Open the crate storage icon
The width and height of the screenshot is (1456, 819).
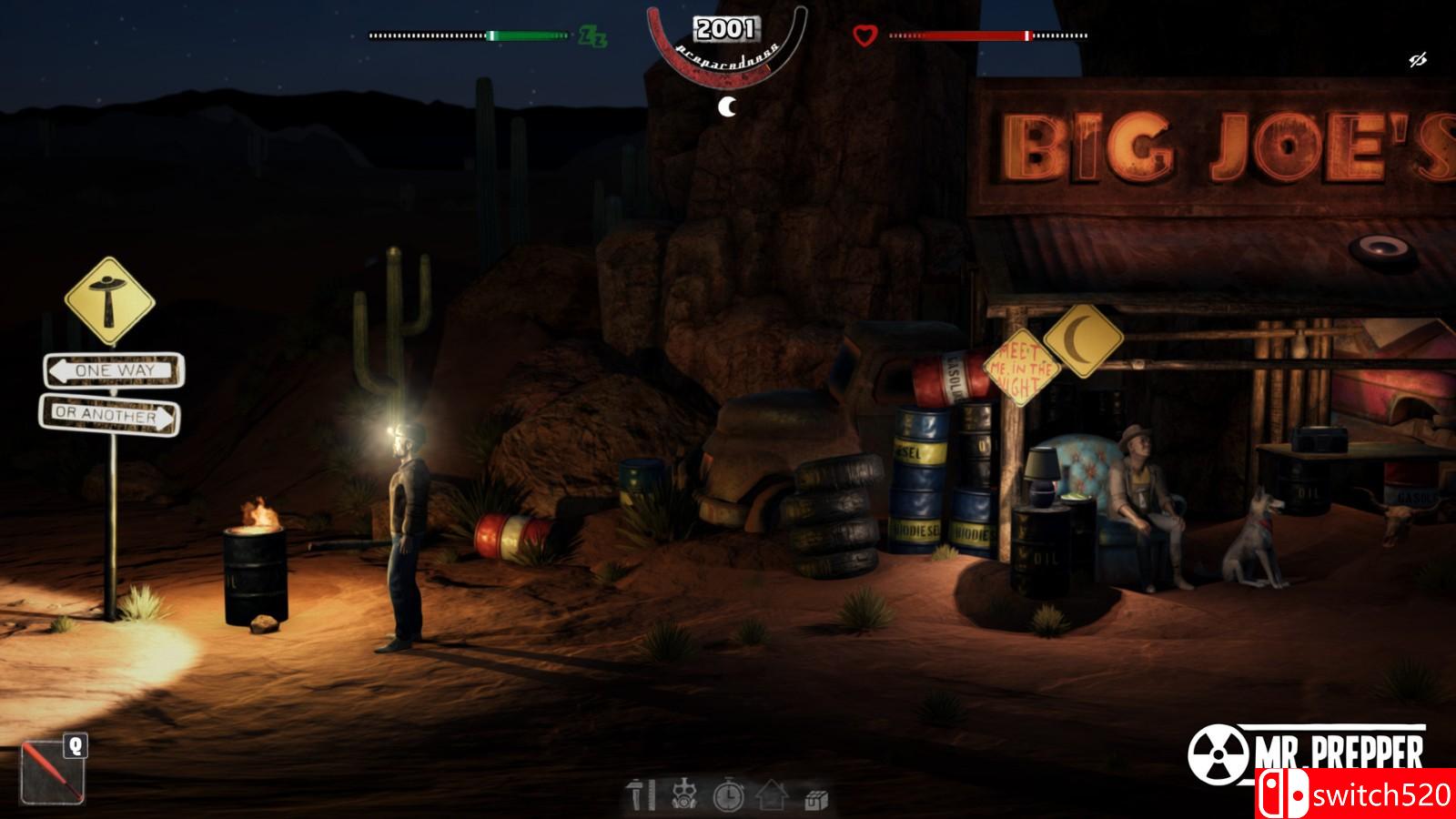[x=815, y=799]
